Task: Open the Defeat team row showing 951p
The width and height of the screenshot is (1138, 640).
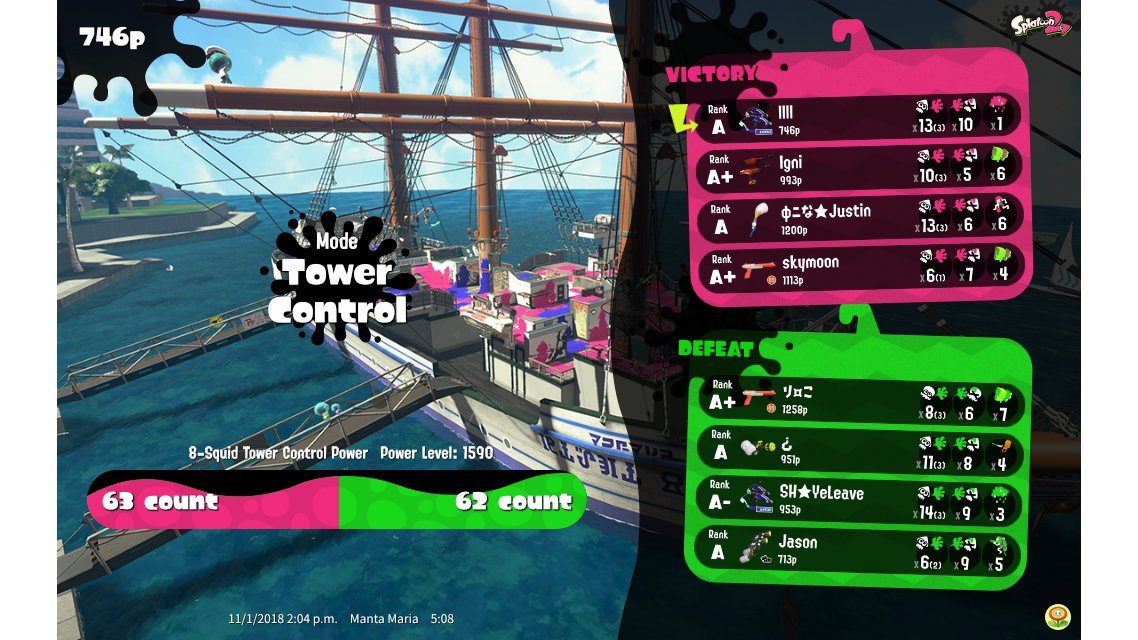Action: pyautogui.click(x=859, y=451)
